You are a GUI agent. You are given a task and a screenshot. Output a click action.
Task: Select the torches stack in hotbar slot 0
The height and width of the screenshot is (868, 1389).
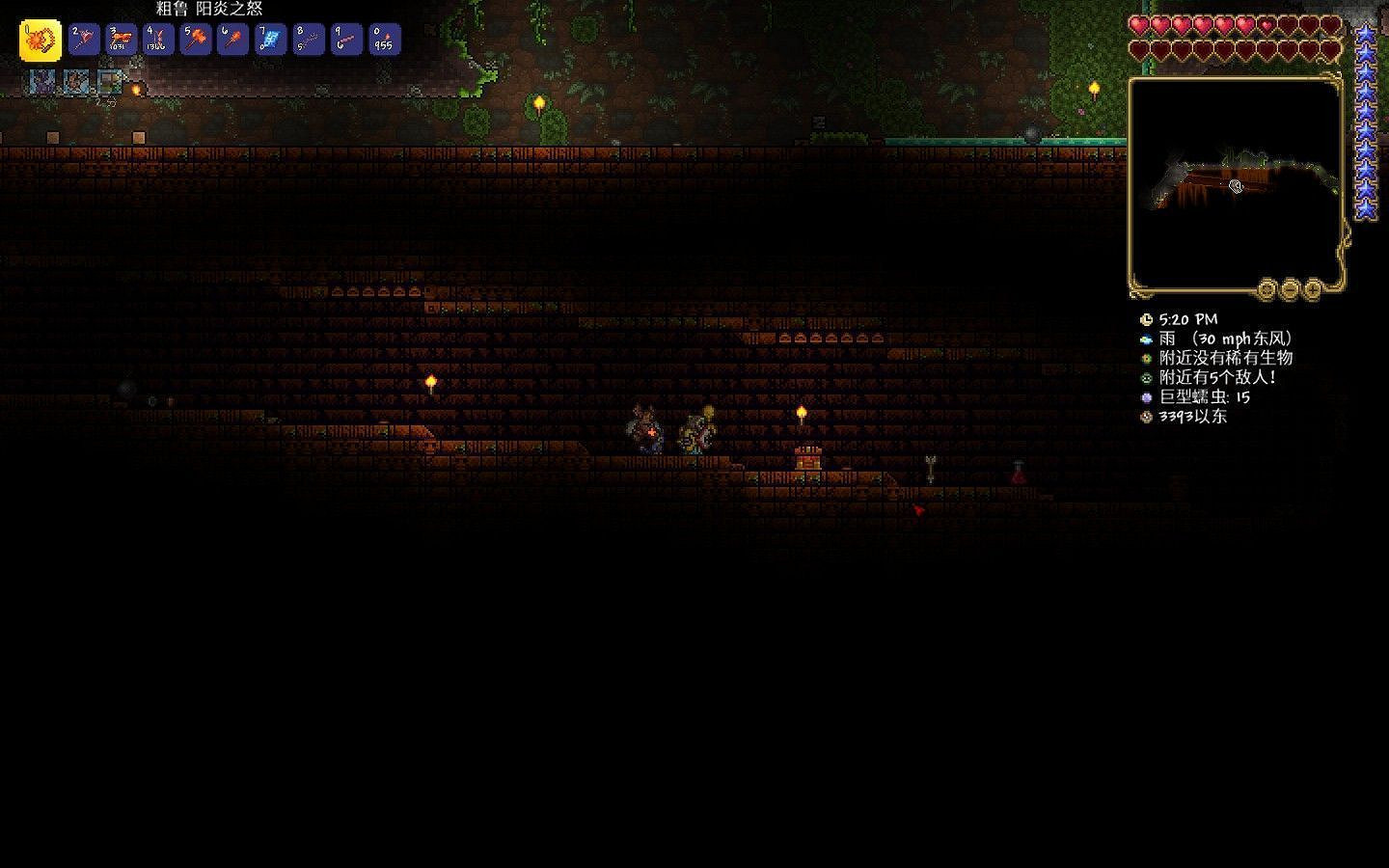coord(383,40)
